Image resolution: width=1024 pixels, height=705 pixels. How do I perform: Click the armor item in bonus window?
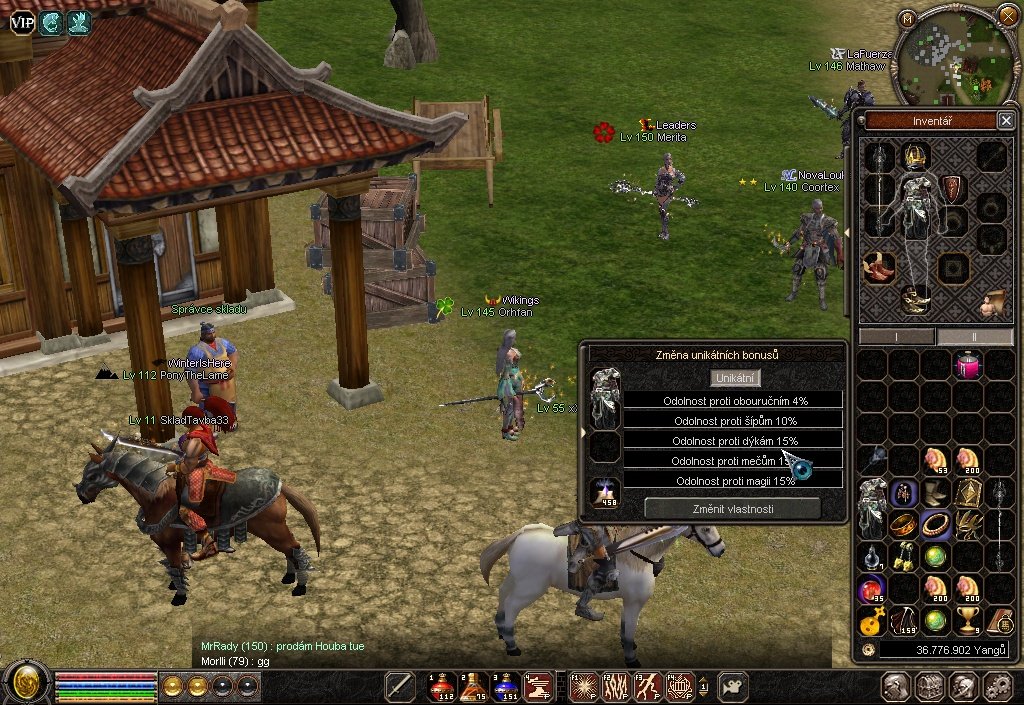pyautogui.click(x=605, y=386)
